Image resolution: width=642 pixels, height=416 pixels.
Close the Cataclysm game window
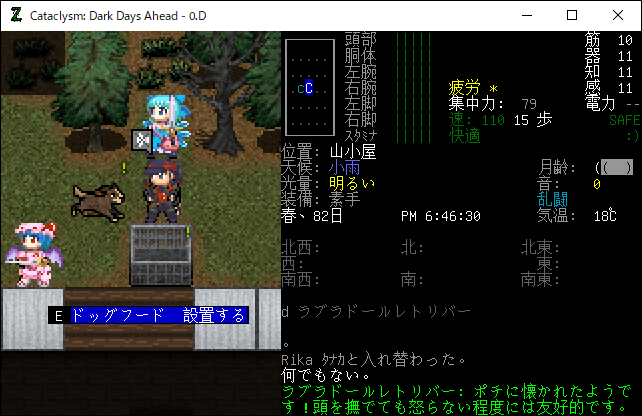tap(618, 15)
